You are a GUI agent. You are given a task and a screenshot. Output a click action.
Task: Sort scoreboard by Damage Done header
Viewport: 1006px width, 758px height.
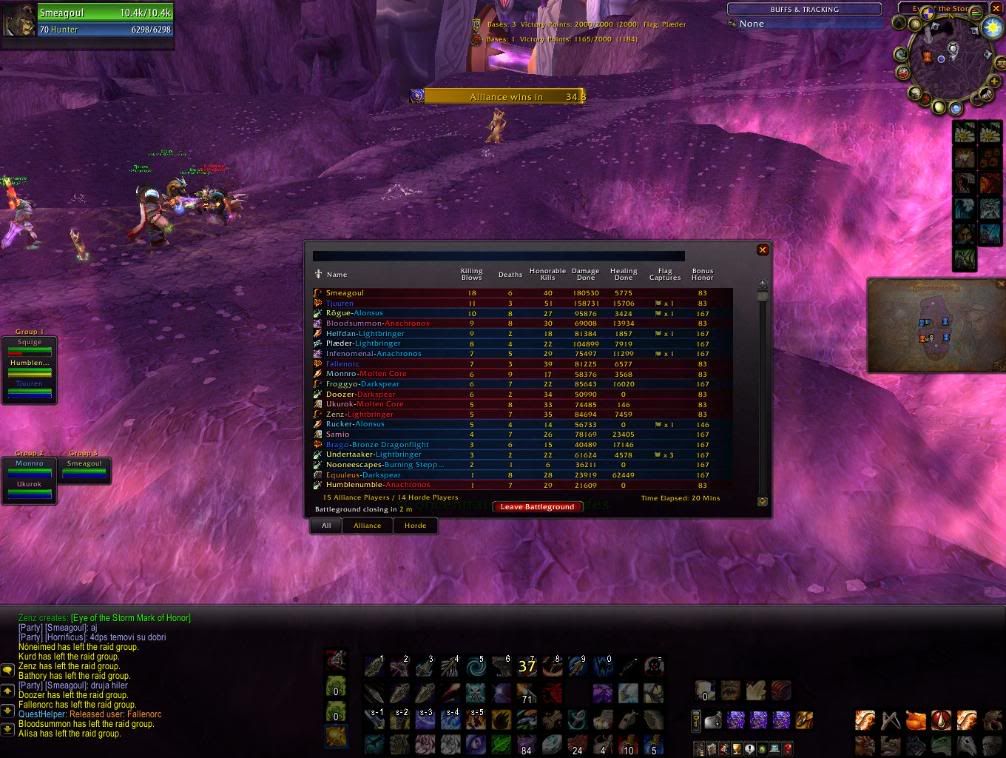(585, 273)
